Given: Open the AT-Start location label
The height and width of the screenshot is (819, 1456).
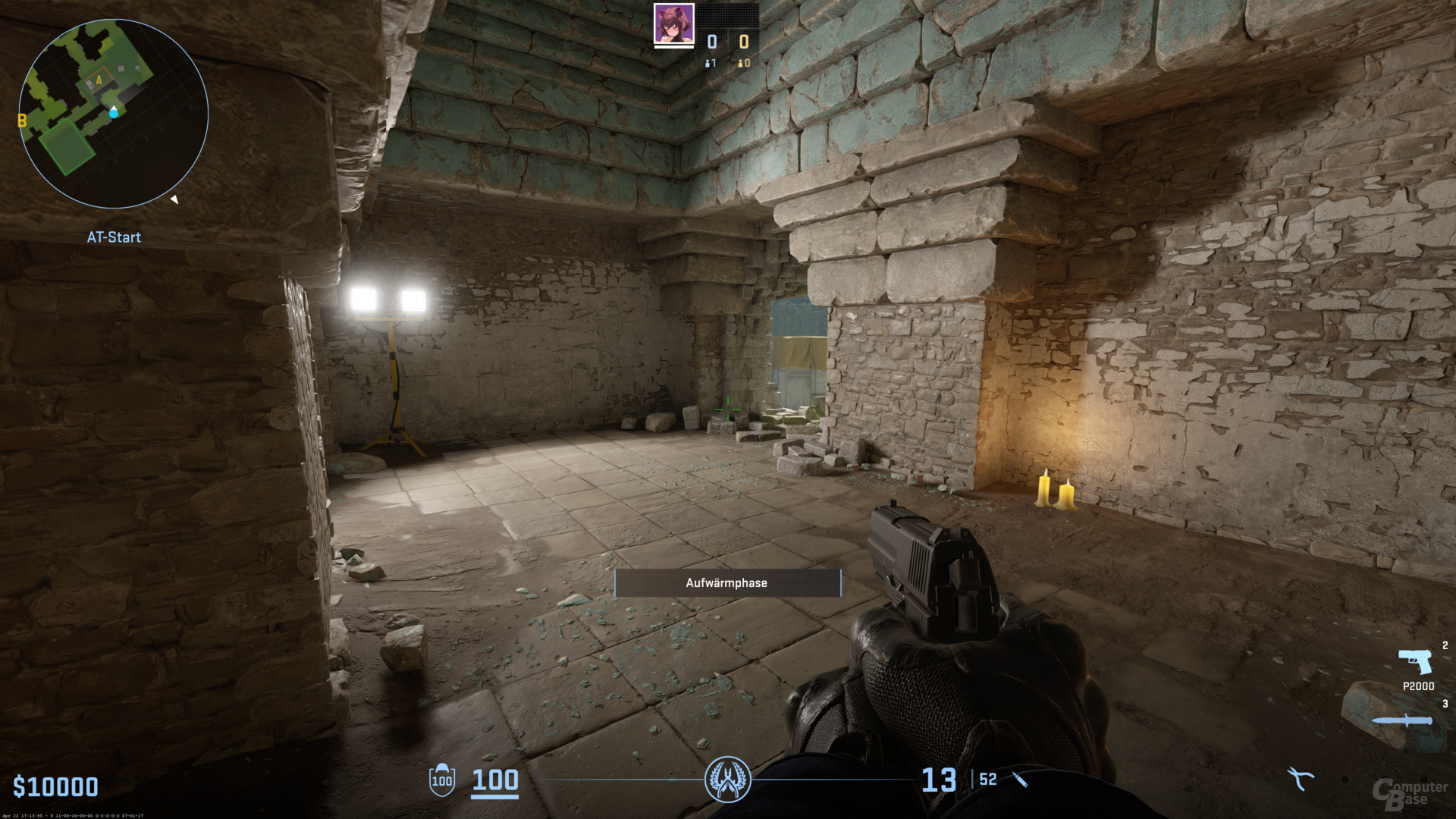Looking at the screenshot, I should (x=114, y=237).
